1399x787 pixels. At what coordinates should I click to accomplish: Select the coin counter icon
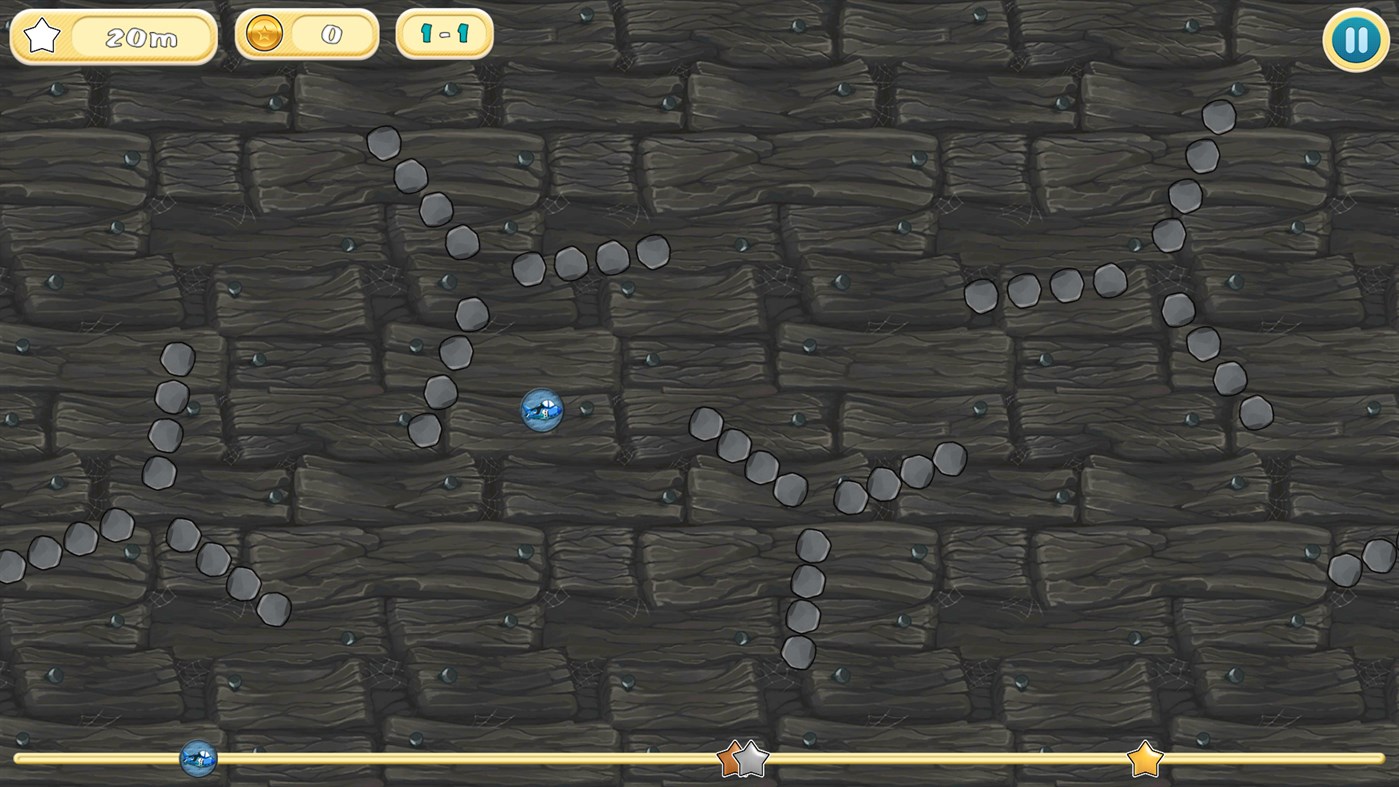(262, 33)
